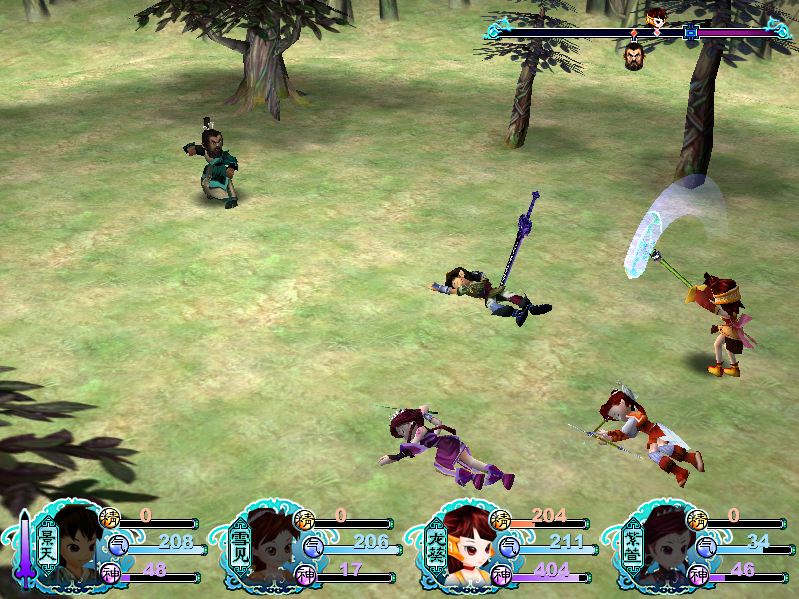
Task: Click the red-haired hero face on the turn bar
Action: (x=655, y=15)
